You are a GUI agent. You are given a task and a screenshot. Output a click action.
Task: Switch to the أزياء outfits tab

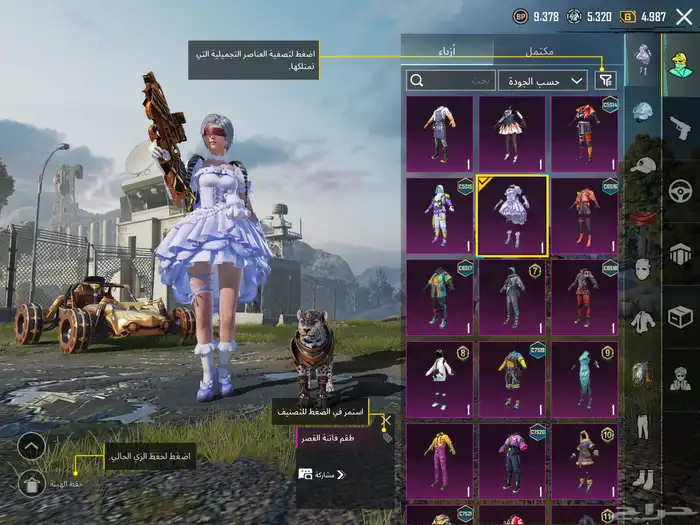[x=447, y=50]
